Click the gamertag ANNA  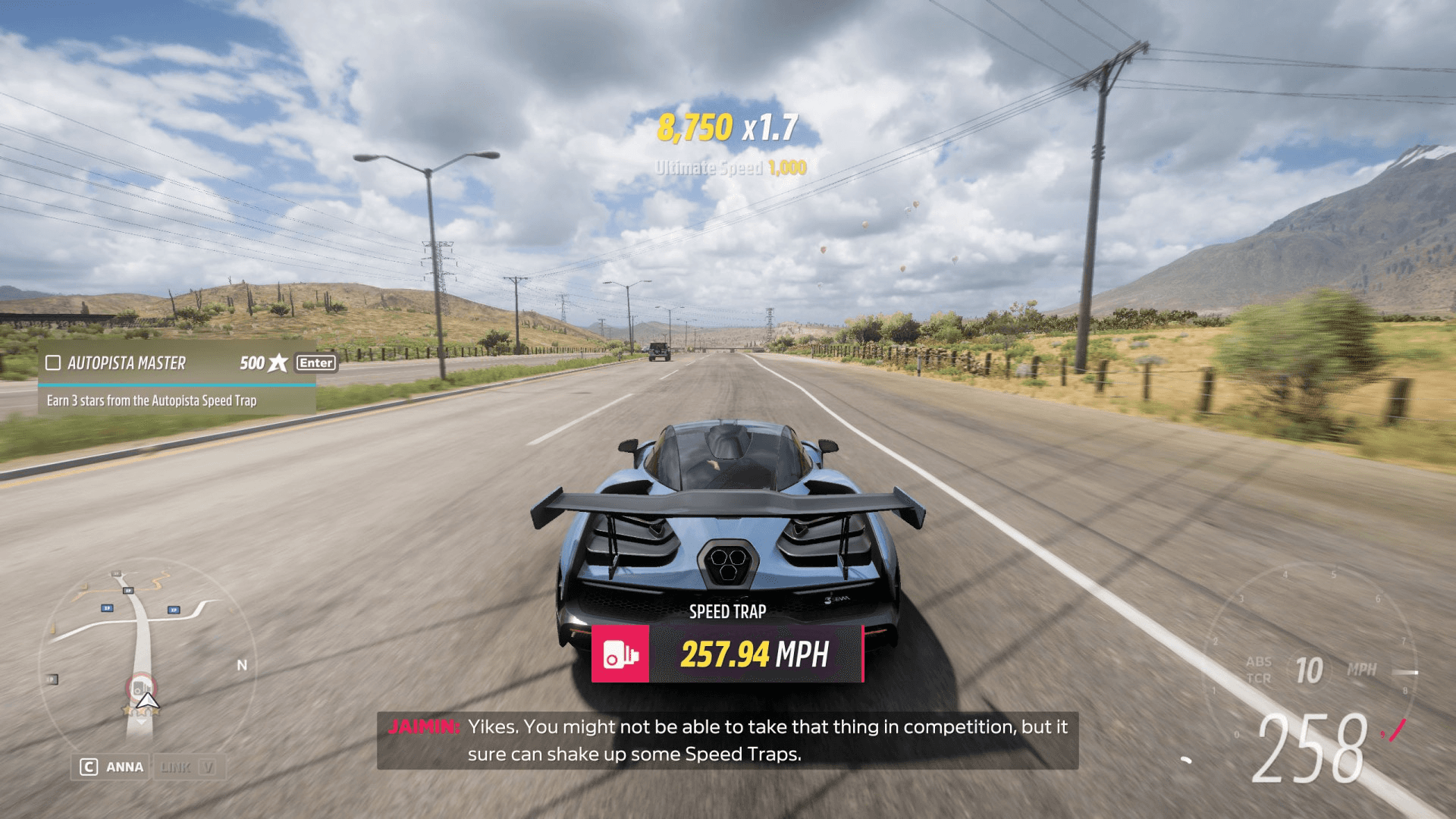[x=126, y=767]
